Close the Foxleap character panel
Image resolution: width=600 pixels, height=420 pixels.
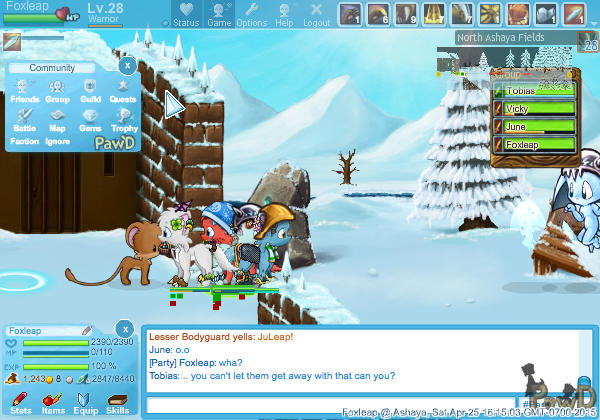124,329
